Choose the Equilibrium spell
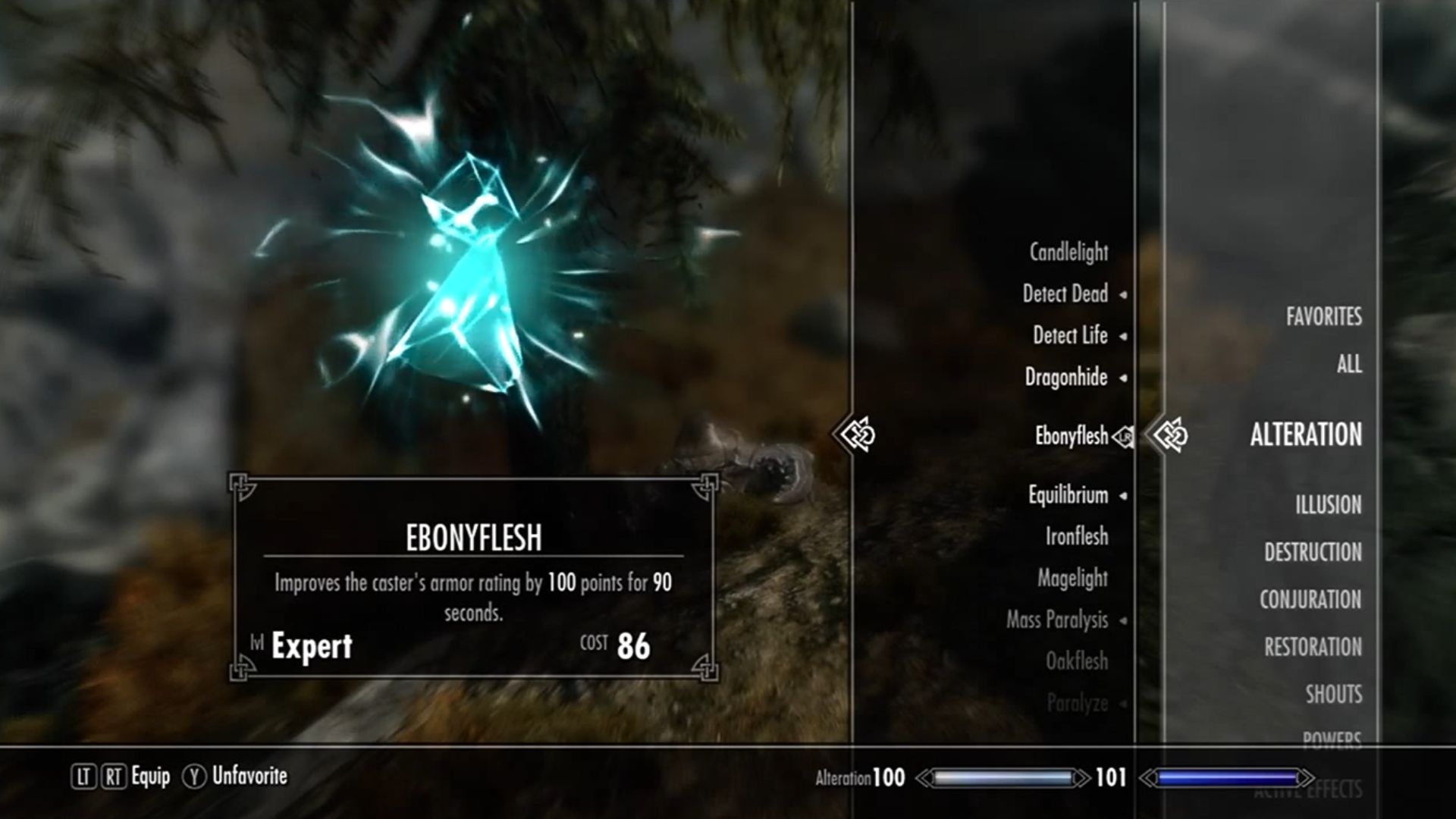Viewport: 1456px width, 819px height. [x=1068, y=495]
